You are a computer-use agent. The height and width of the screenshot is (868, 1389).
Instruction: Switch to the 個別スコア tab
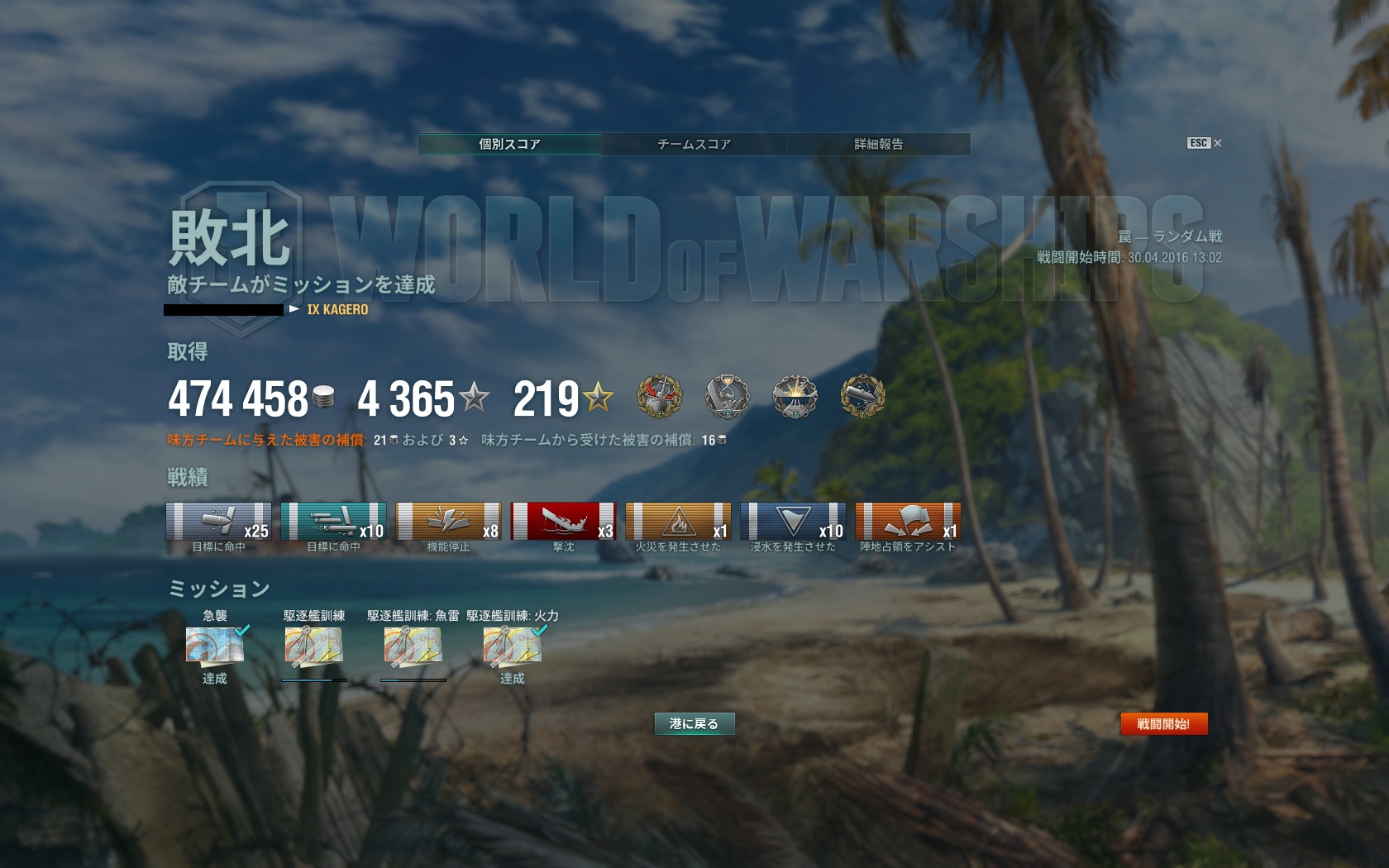point(509,144)
